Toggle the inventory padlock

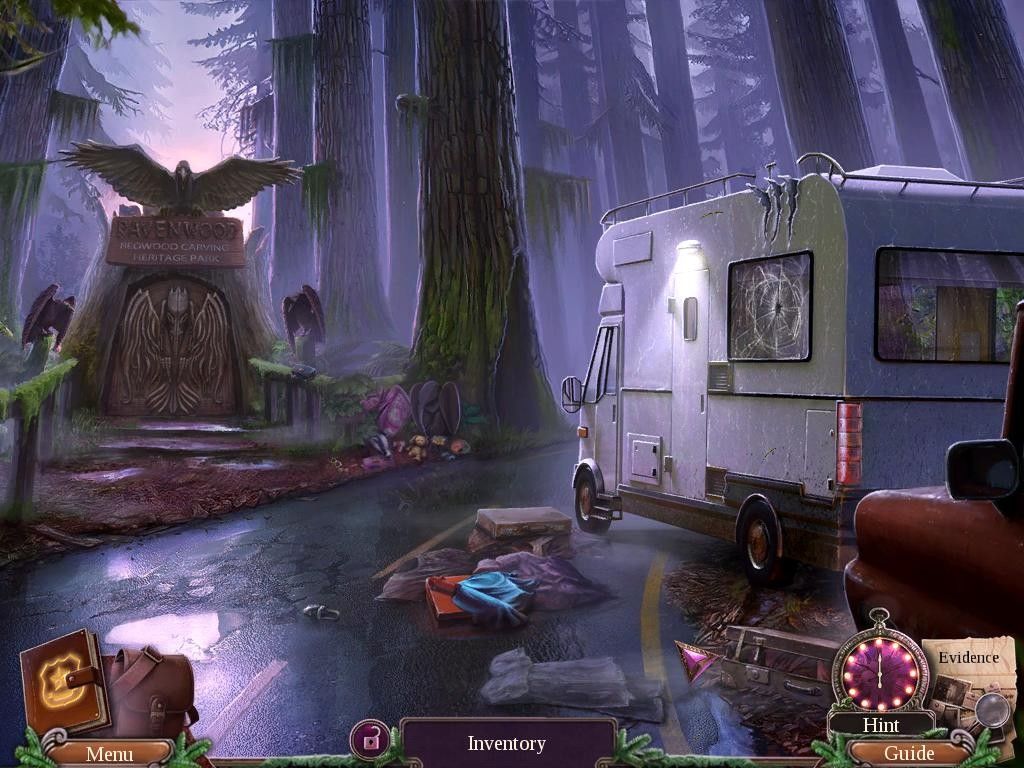(x=370, y=741)
